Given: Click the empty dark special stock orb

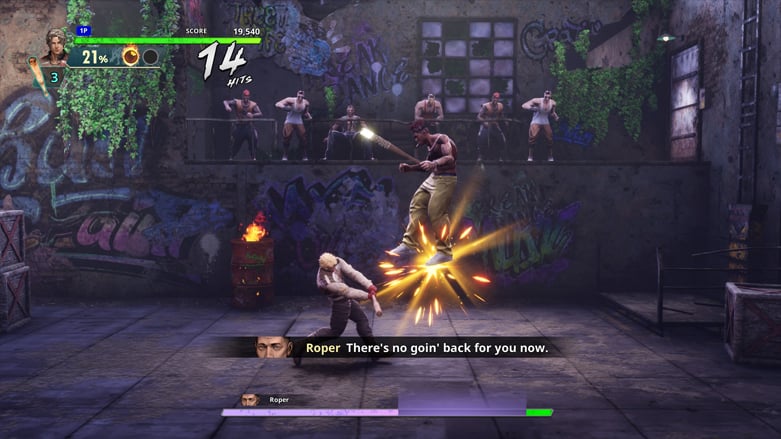Looking at the screenshot, I should (150, 57).
